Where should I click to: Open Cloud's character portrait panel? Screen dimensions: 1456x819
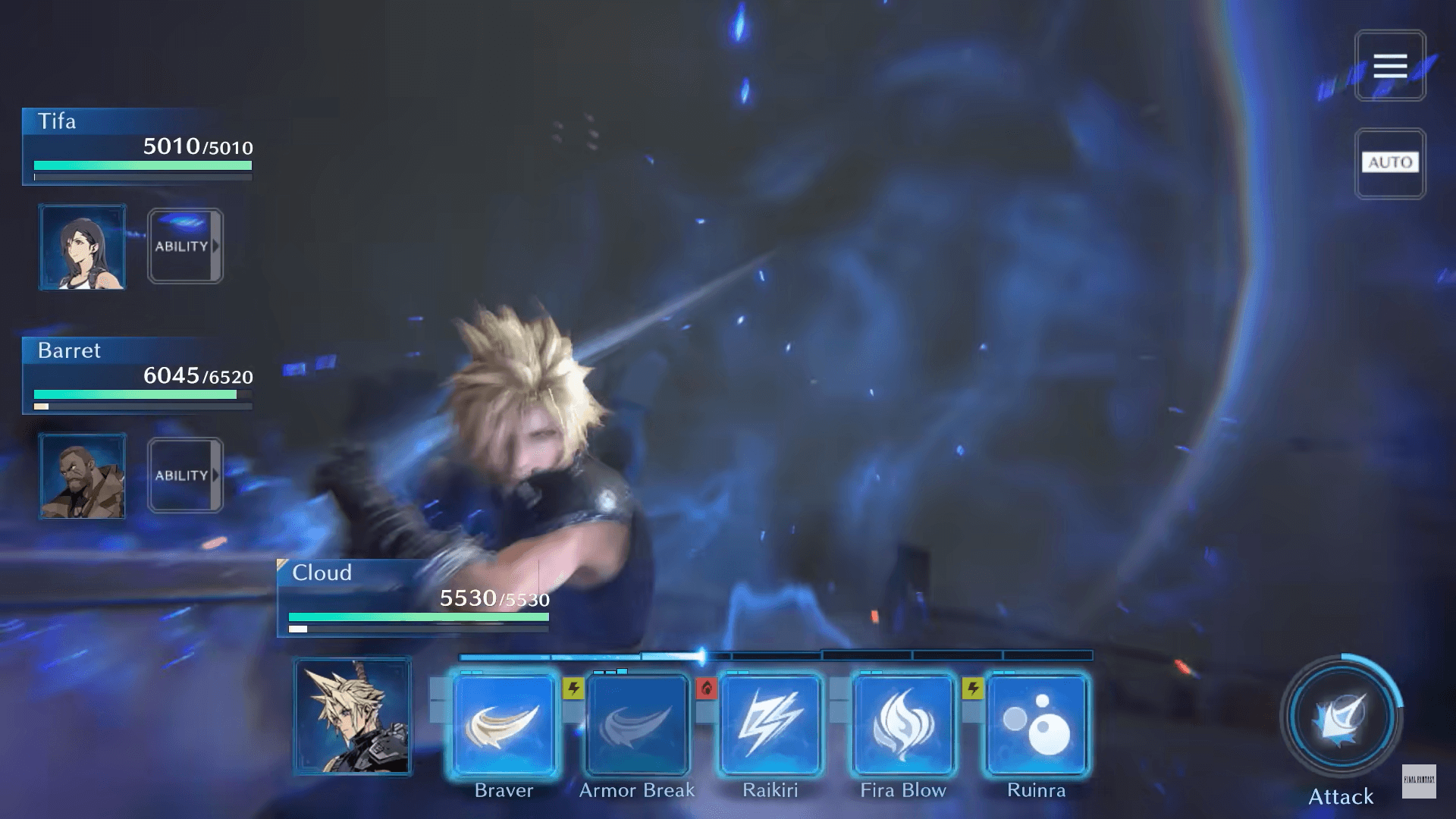point(353,716)
